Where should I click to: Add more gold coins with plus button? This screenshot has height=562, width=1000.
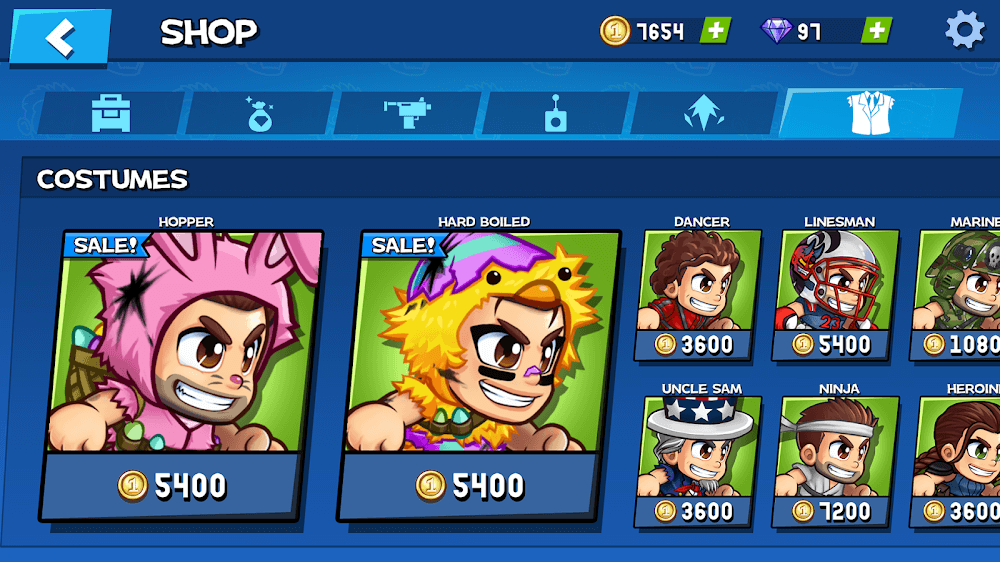(715, 31)
